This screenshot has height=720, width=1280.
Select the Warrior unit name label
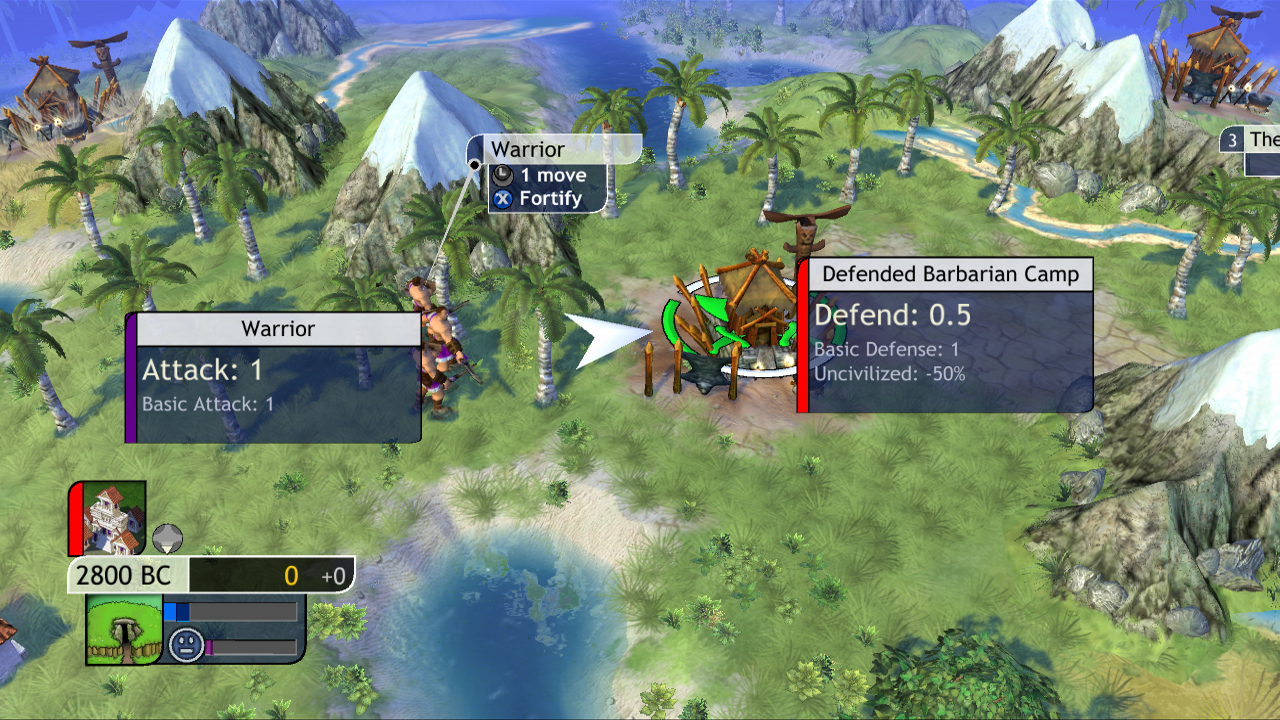pyautogui.click(x=527, y=150)
